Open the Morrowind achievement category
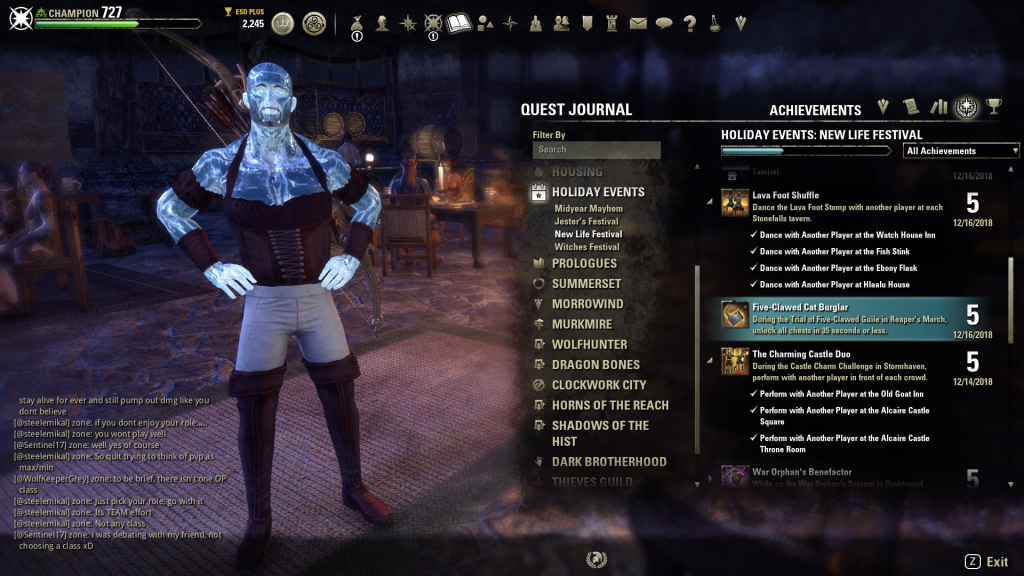 (x=587, y=304)
